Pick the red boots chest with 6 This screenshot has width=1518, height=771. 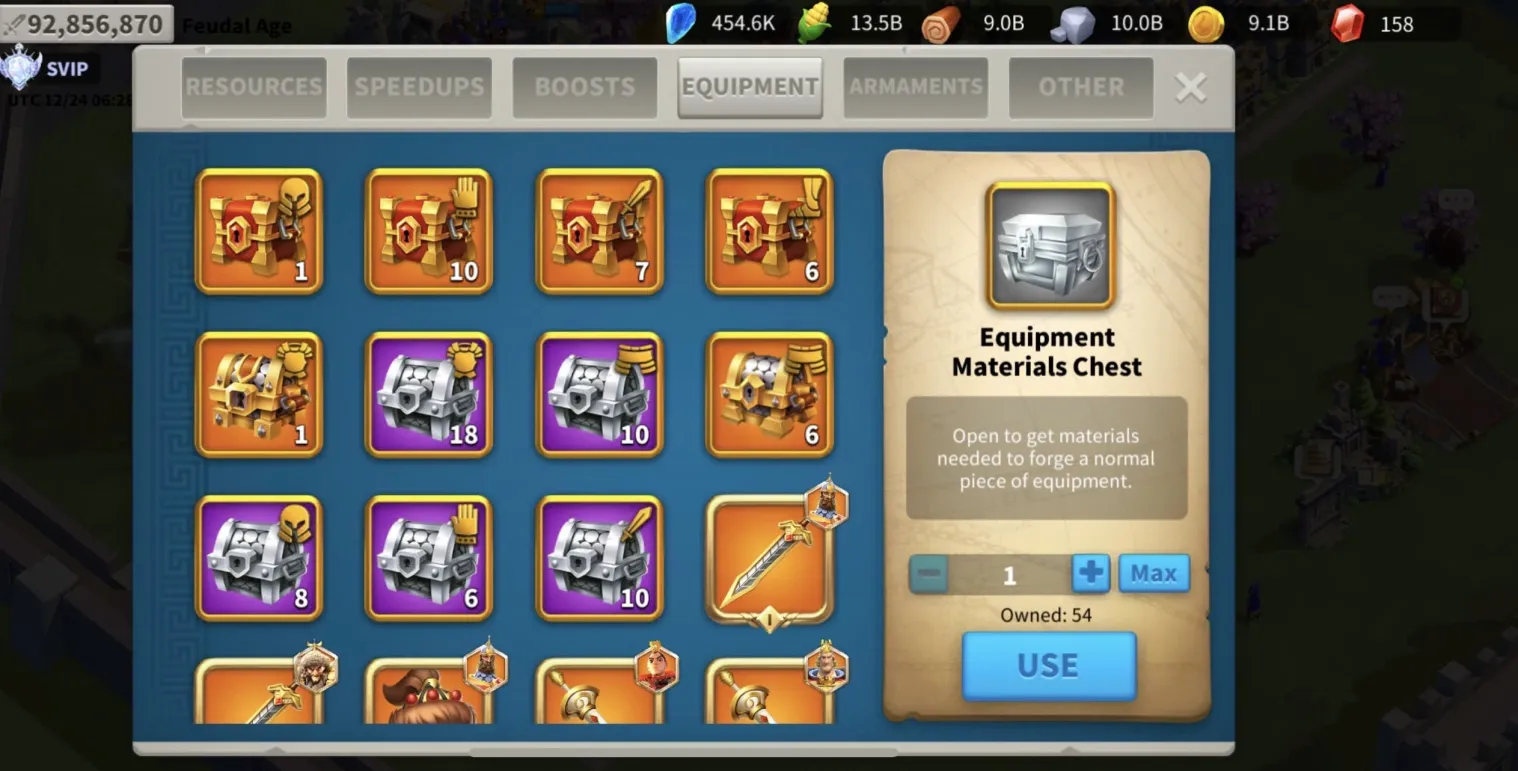tap(770, 231)
